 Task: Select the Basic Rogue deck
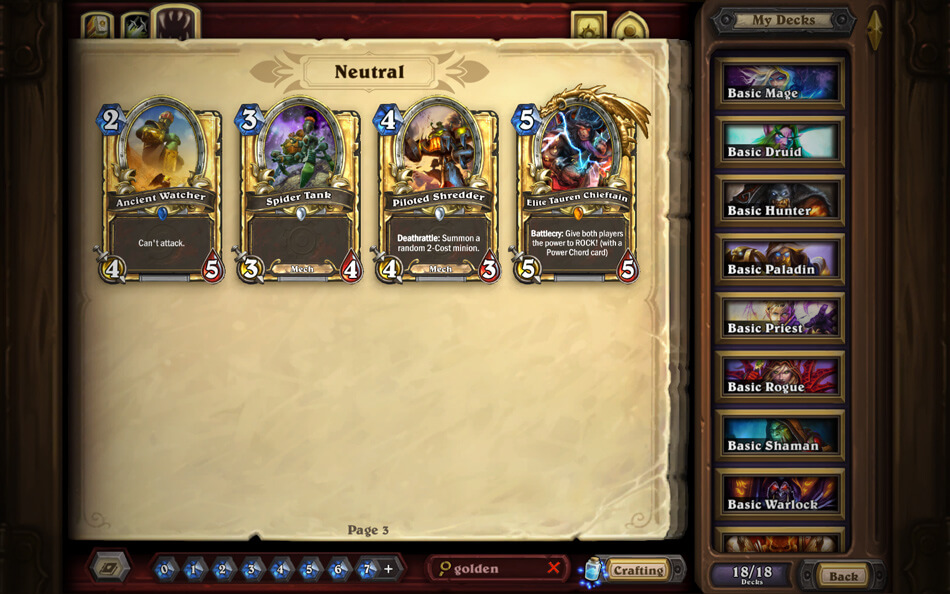pyautogui.click(x=779, y=378)
